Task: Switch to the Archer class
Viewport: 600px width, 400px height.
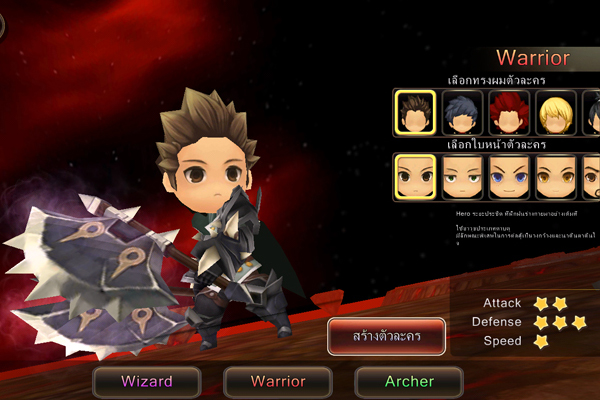Action: click(409, 381)
